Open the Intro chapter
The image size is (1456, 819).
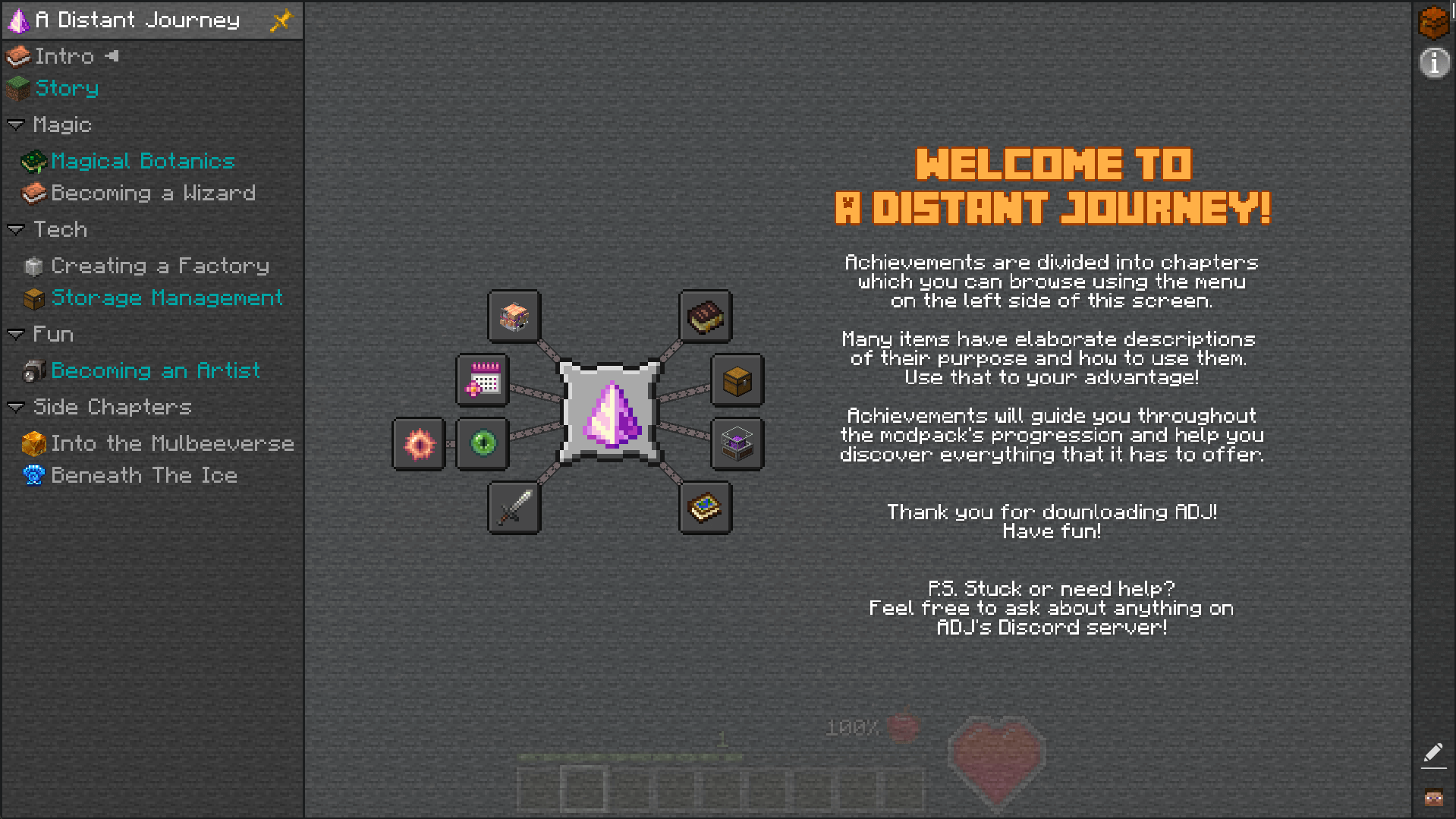tap(64, 55)
